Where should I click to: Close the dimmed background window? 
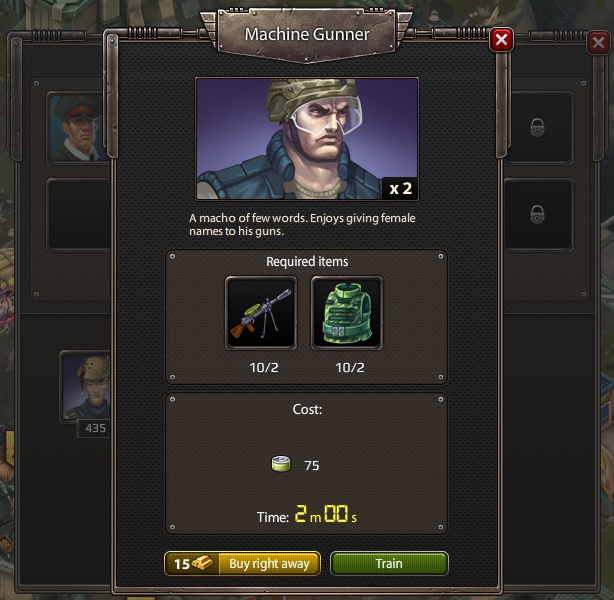[598, 43]
